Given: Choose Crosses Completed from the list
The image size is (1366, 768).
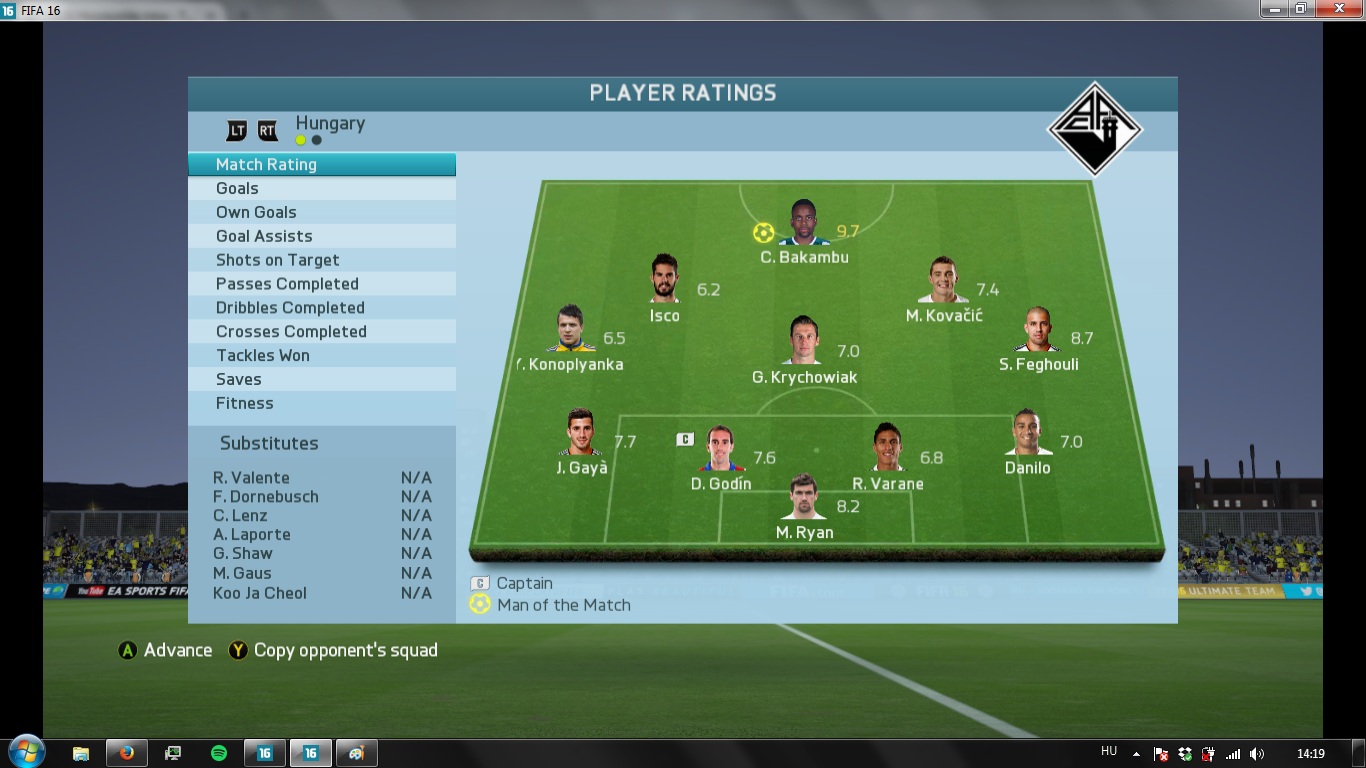Looking at the screenshot, I should coord(321,332).
